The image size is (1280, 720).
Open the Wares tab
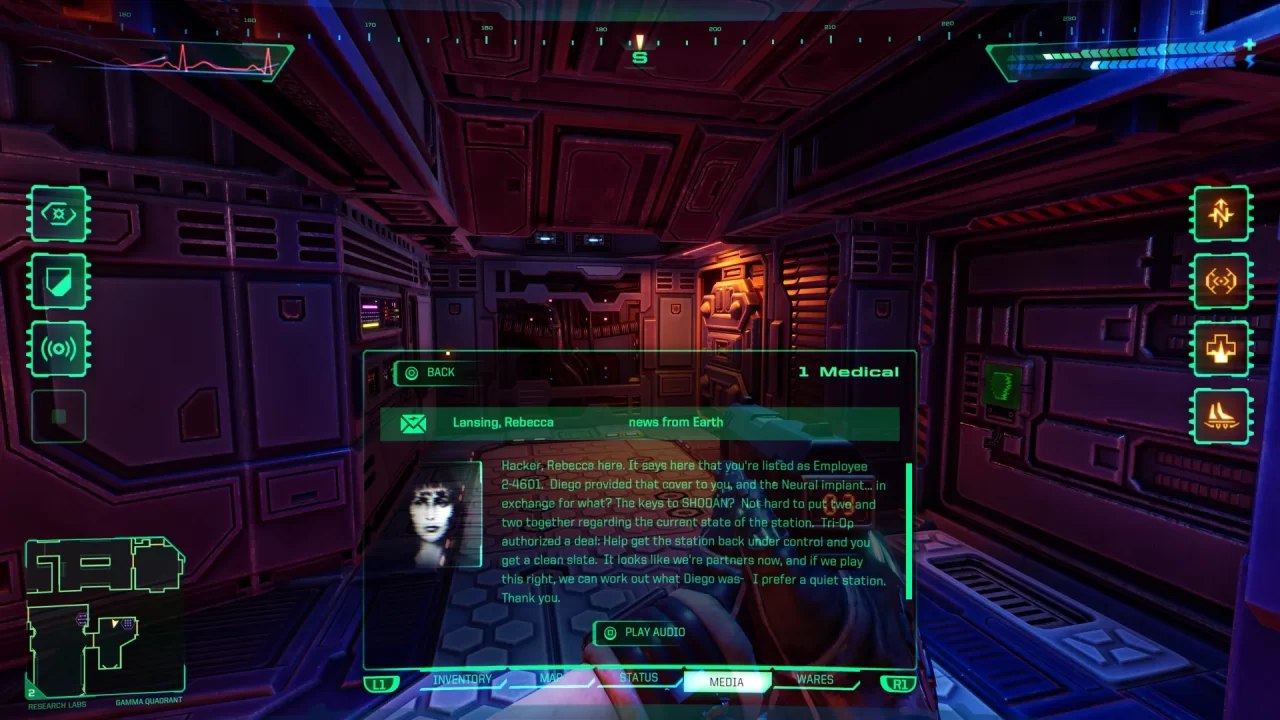coord(815,680)
